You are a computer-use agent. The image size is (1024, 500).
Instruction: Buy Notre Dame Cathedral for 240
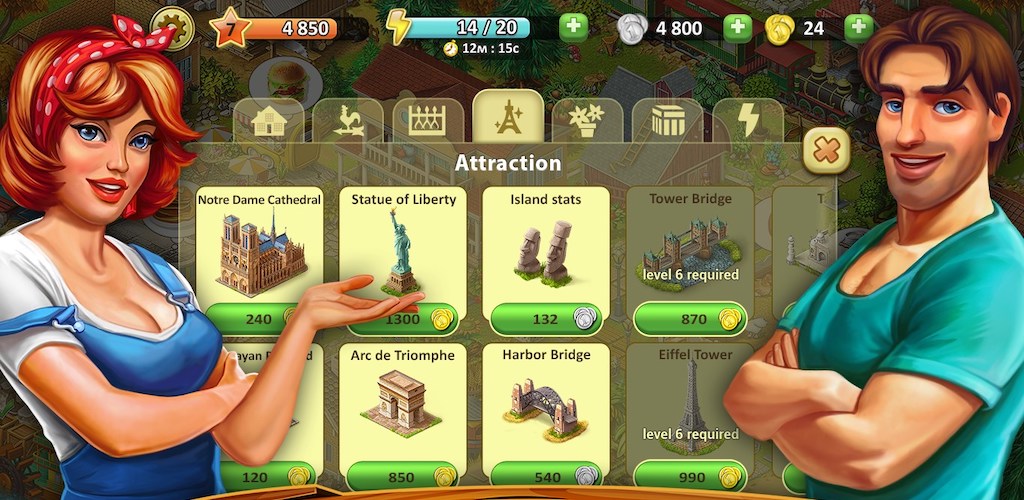click(x=258, y=319)
